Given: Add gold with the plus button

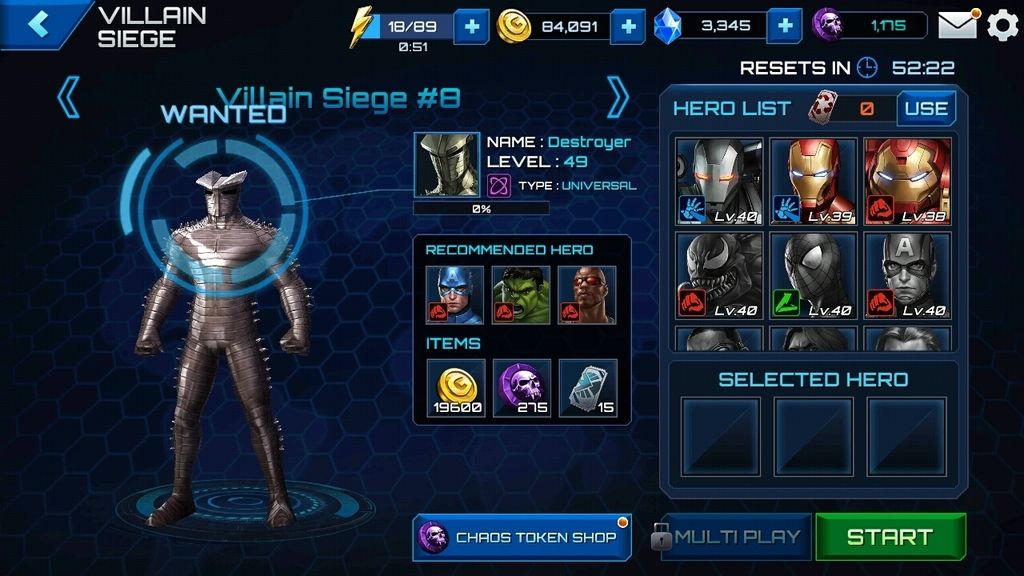Looking at the screenshot, I should point(627,26).
